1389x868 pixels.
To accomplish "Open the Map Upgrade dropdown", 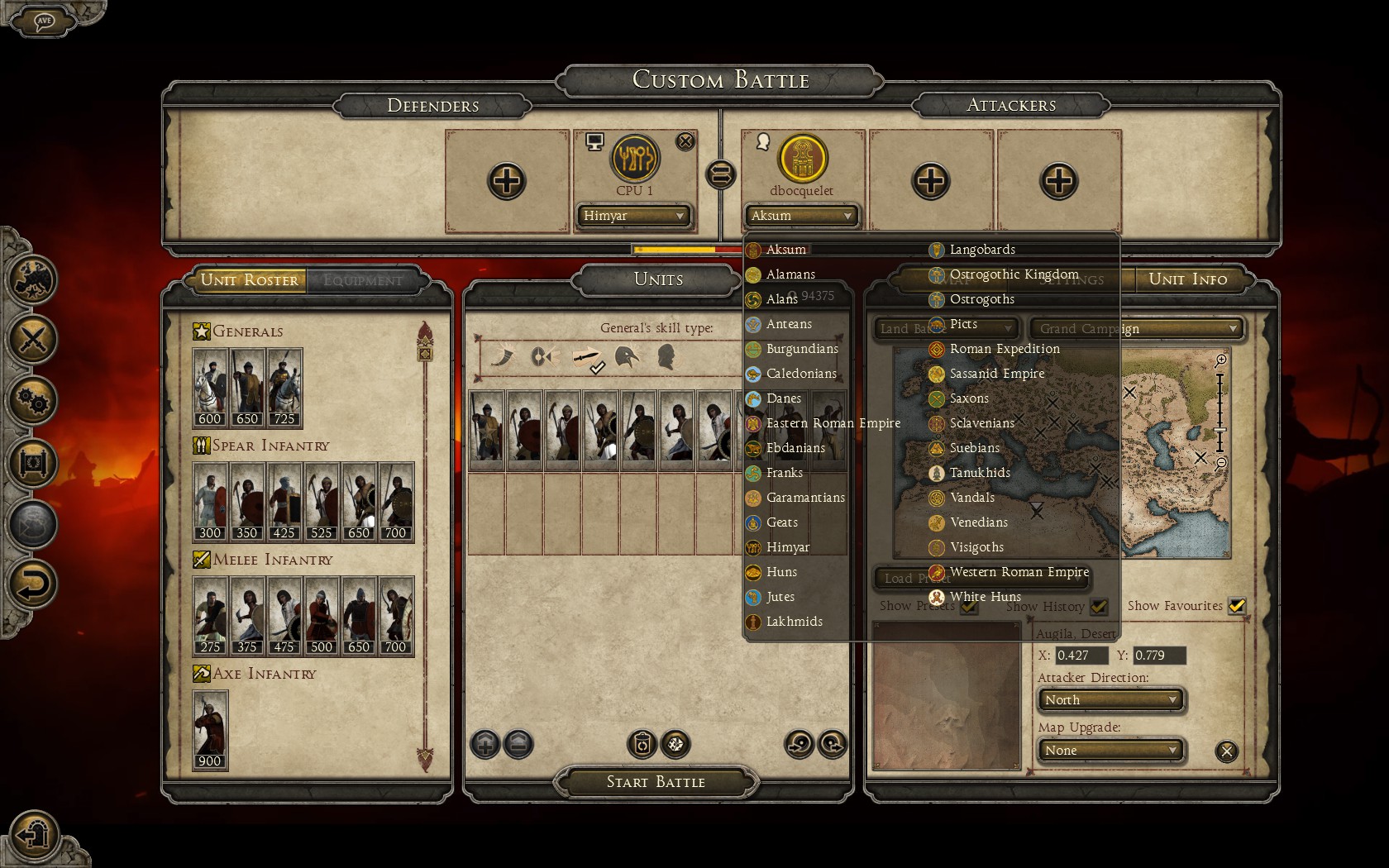I will click(1110, 751).
